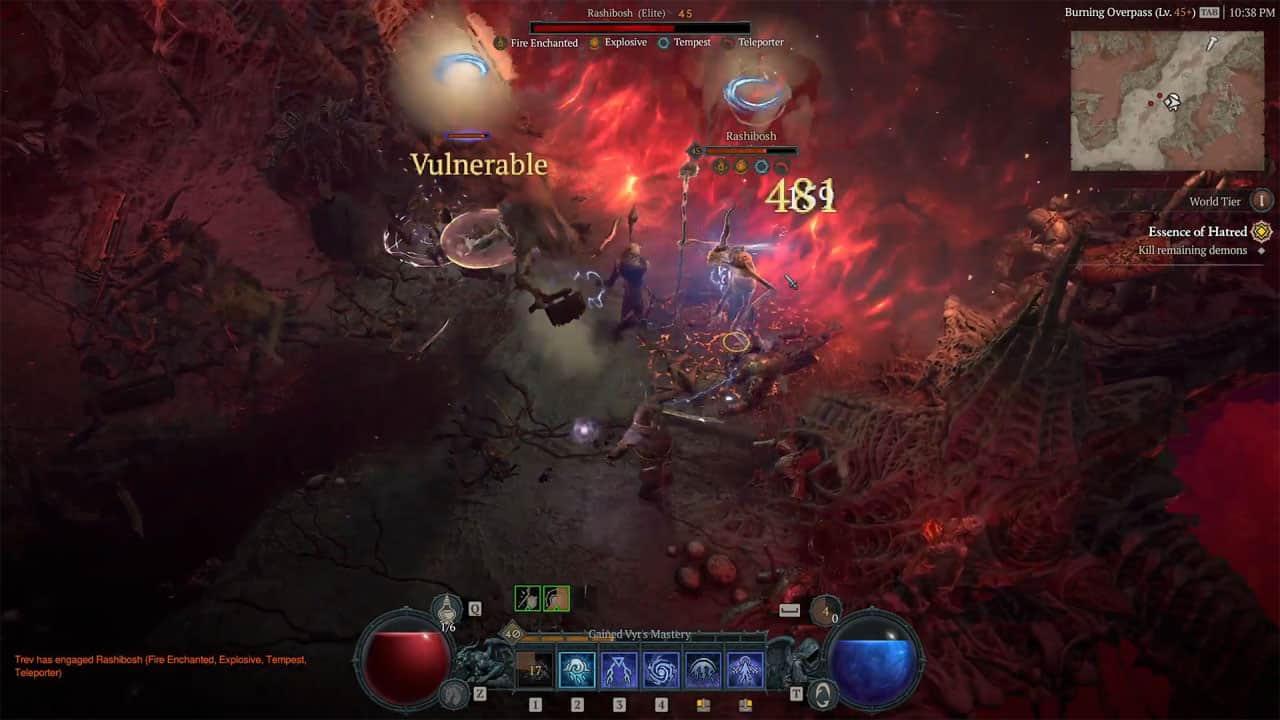Inspect the second green-bordered helmet buff icon
This screenshot has width=1280, height=720.
556,598
